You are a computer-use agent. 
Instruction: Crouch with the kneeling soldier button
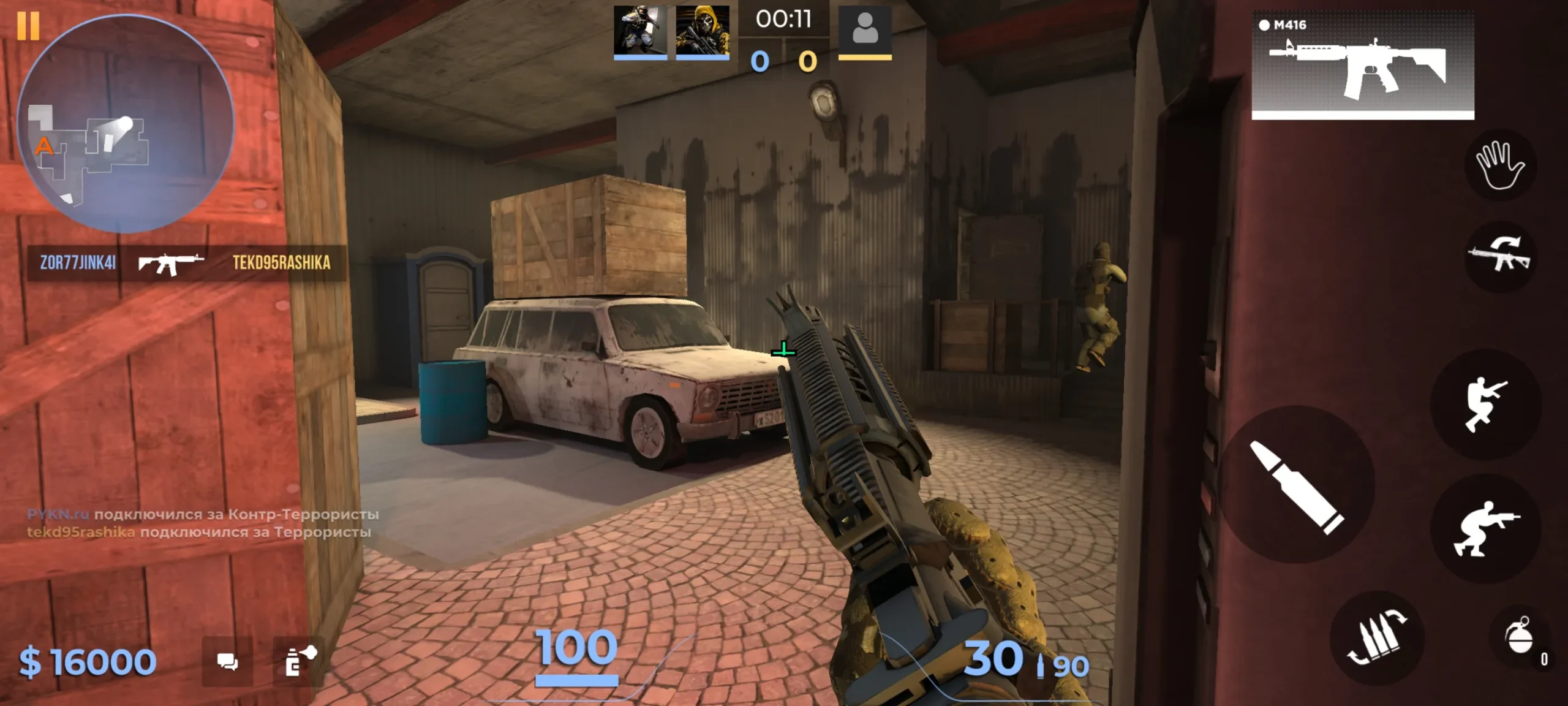[x=1485, y=528]
